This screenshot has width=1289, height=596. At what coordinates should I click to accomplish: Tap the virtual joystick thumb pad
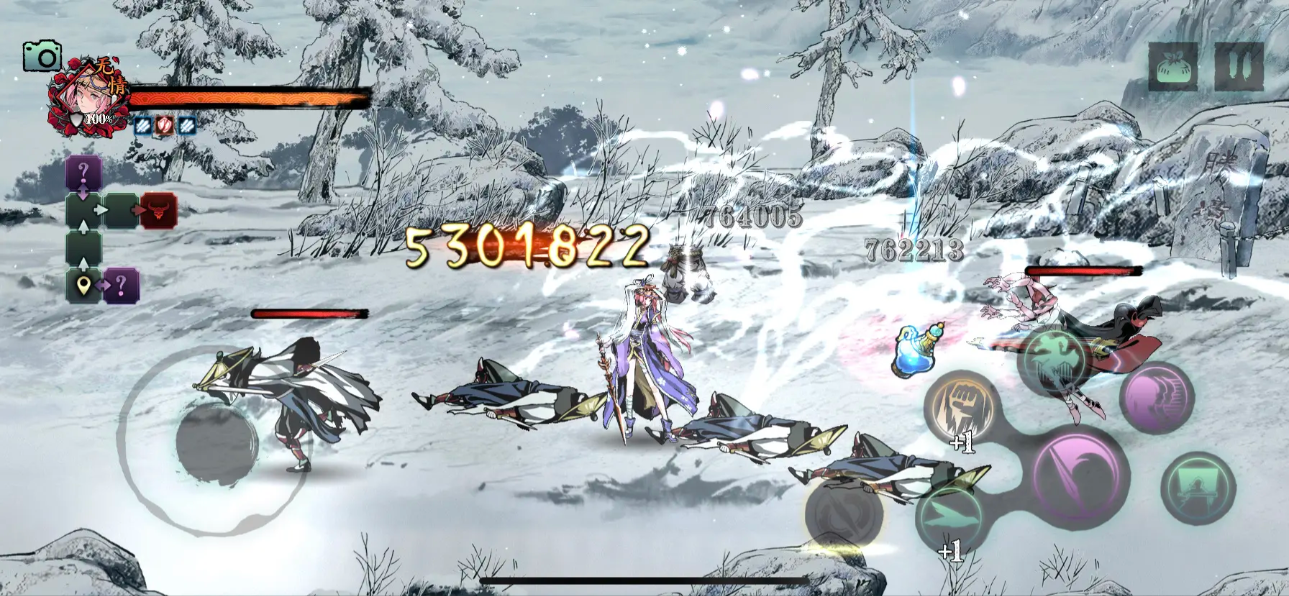coord(217,444)
